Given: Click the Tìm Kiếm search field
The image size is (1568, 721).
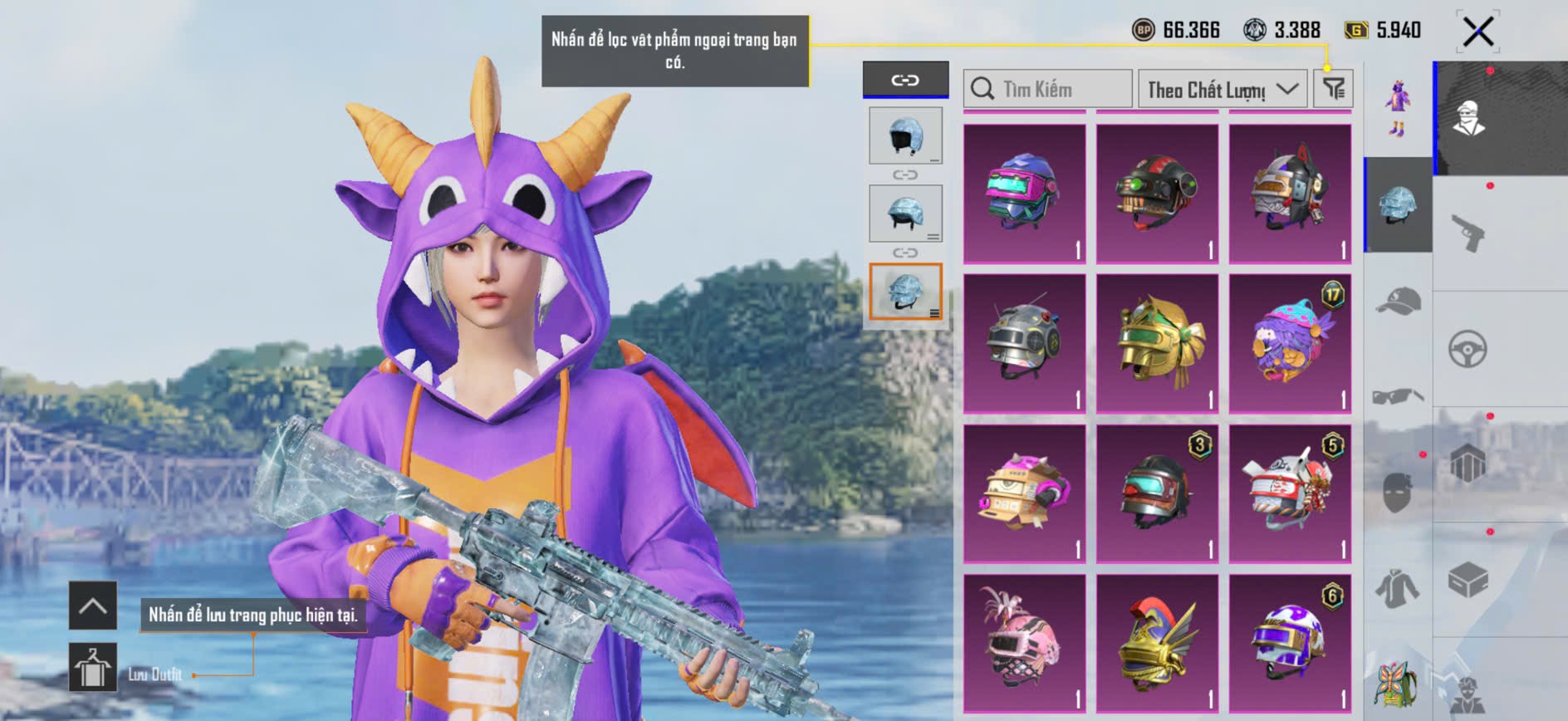Looking at the screenshot, I should point(1047,89).
